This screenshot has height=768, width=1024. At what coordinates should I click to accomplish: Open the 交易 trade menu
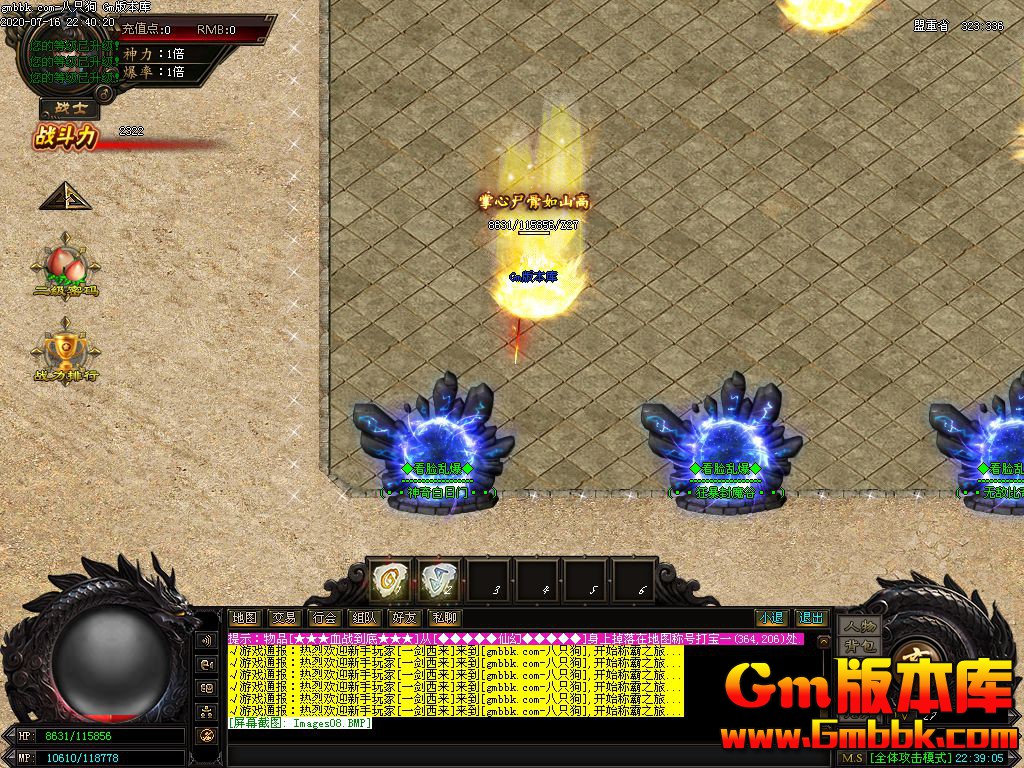coord(284,618)
